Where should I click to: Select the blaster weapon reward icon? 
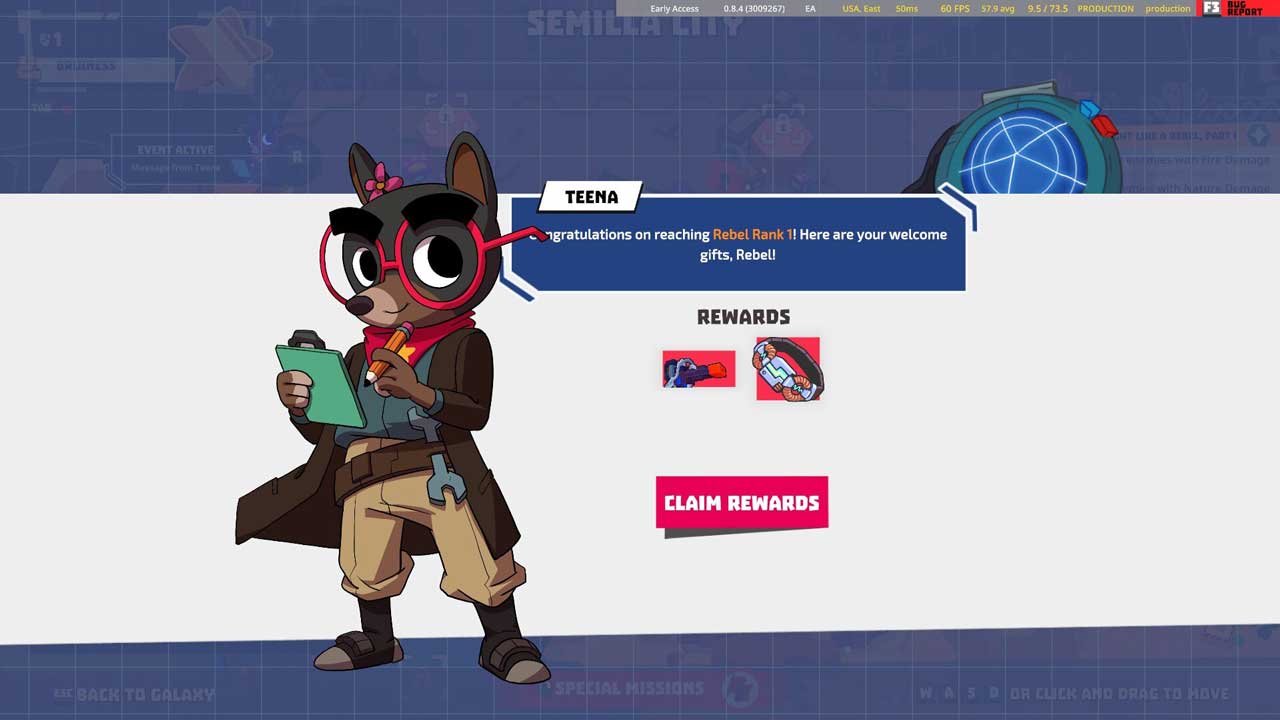tap(698, 369)
